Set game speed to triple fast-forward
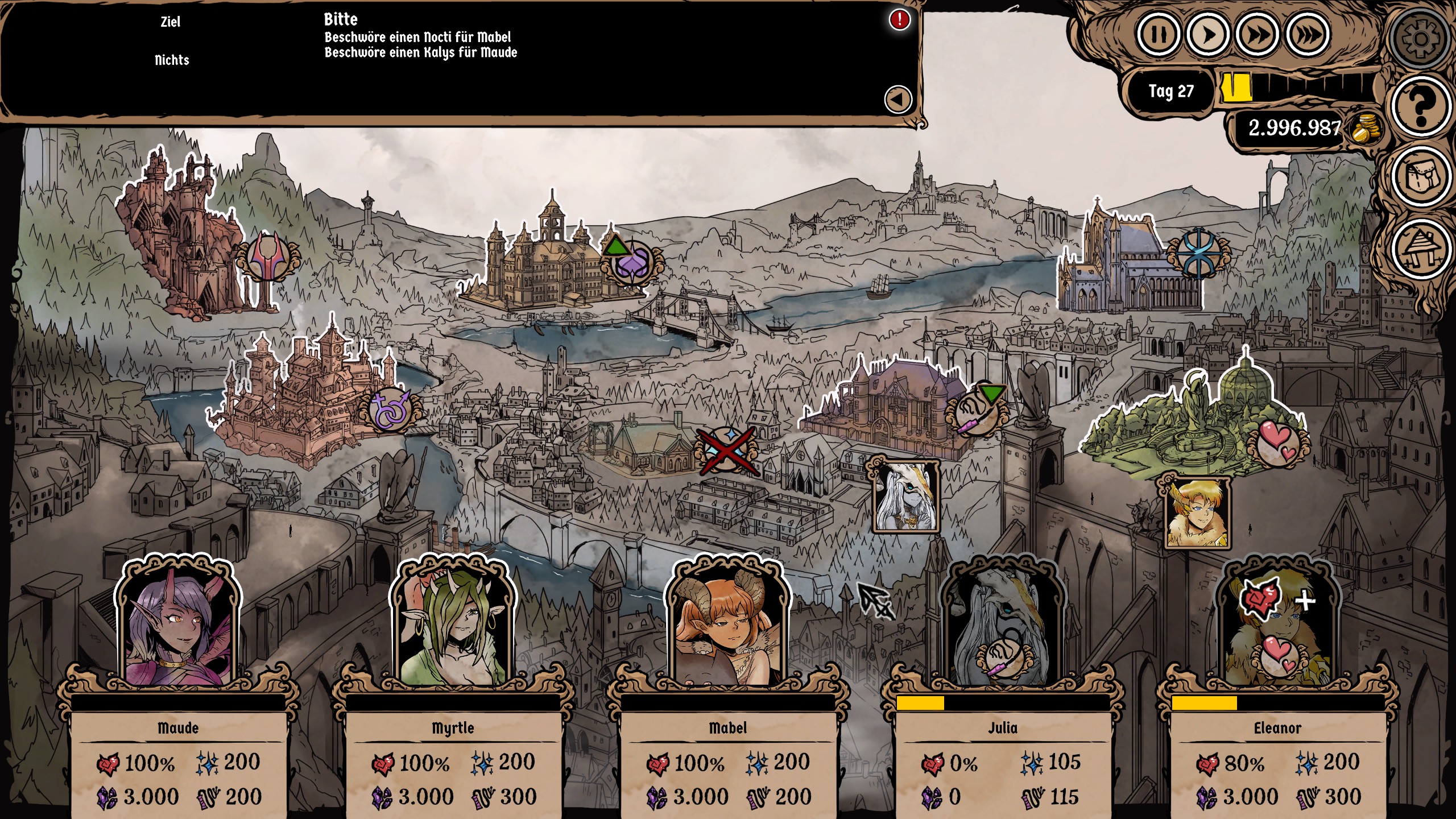This screenshot has height=819, width=1456. 1308,35
